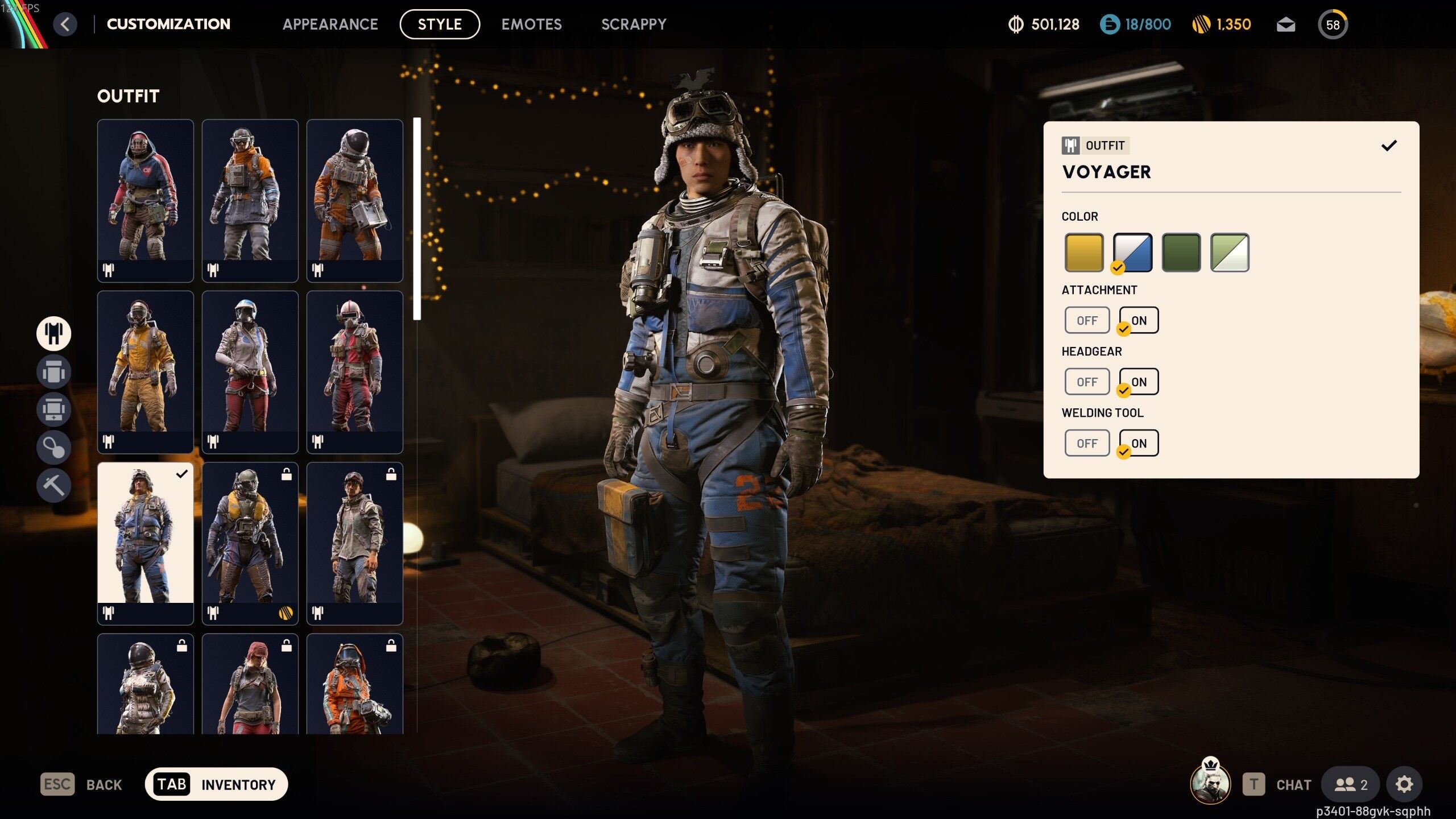
Task: Open the Emotes tab
Action: (531, 24)
